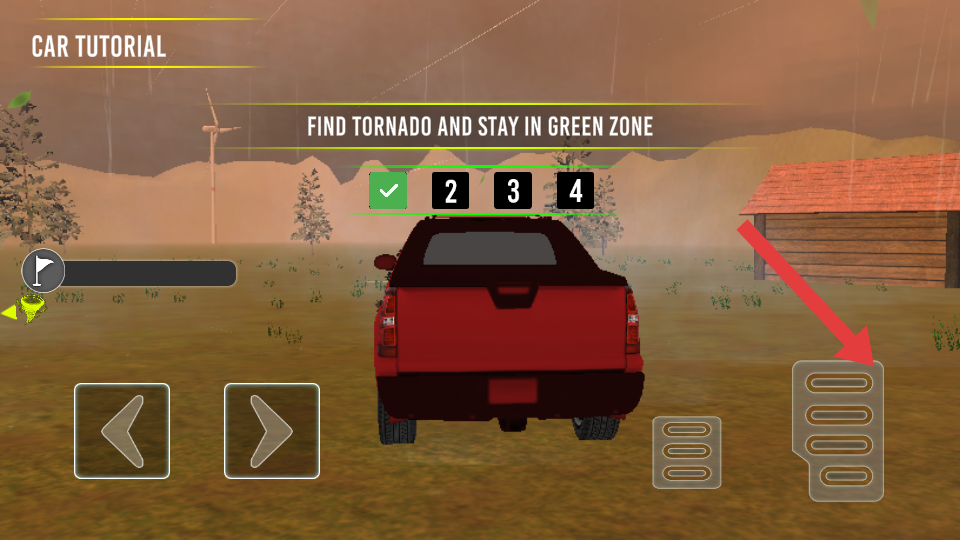Tap the small brake pedal

pos(687,452)
